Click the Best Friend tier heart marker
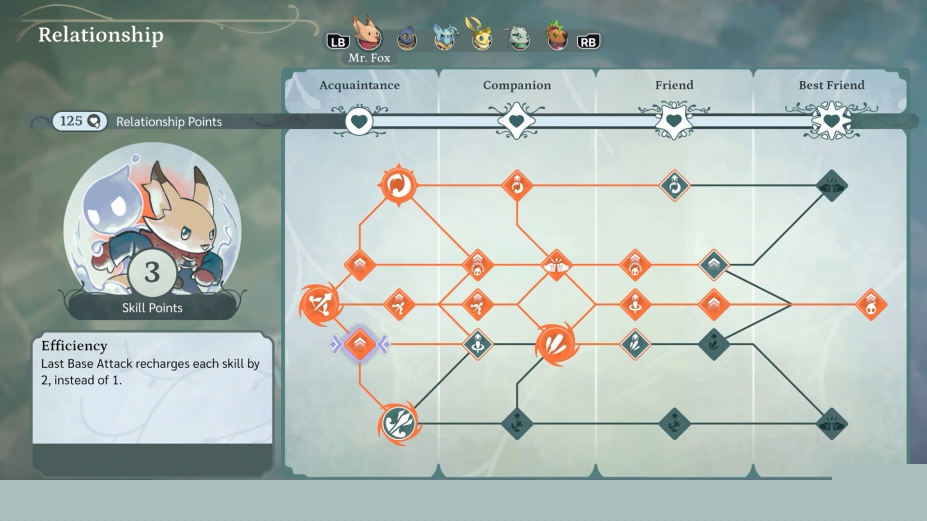The width and height of the screenshot is (927, 521). [x=831, y=122]
